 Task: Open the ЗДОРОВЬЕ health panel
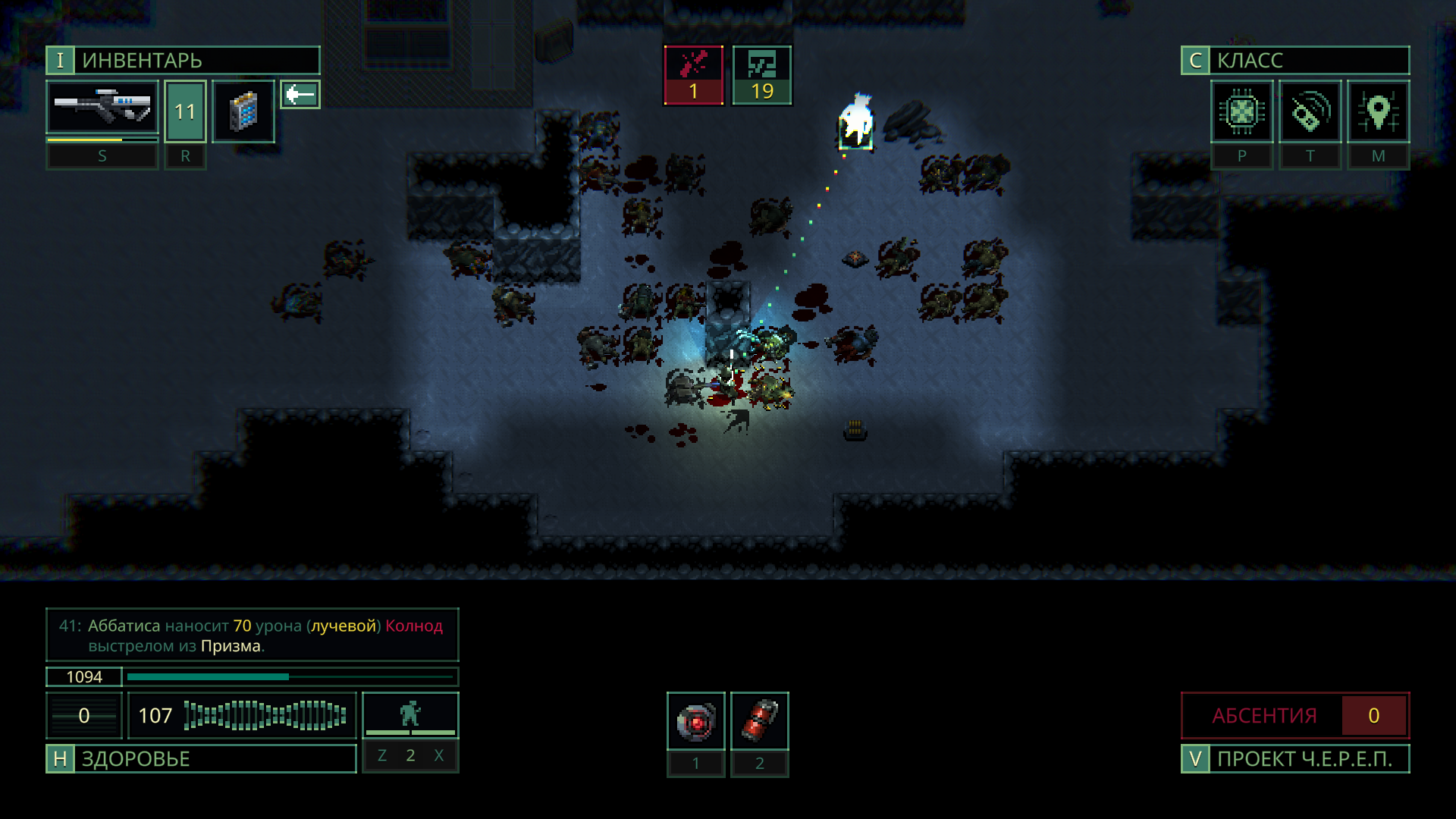pos(201,758)
